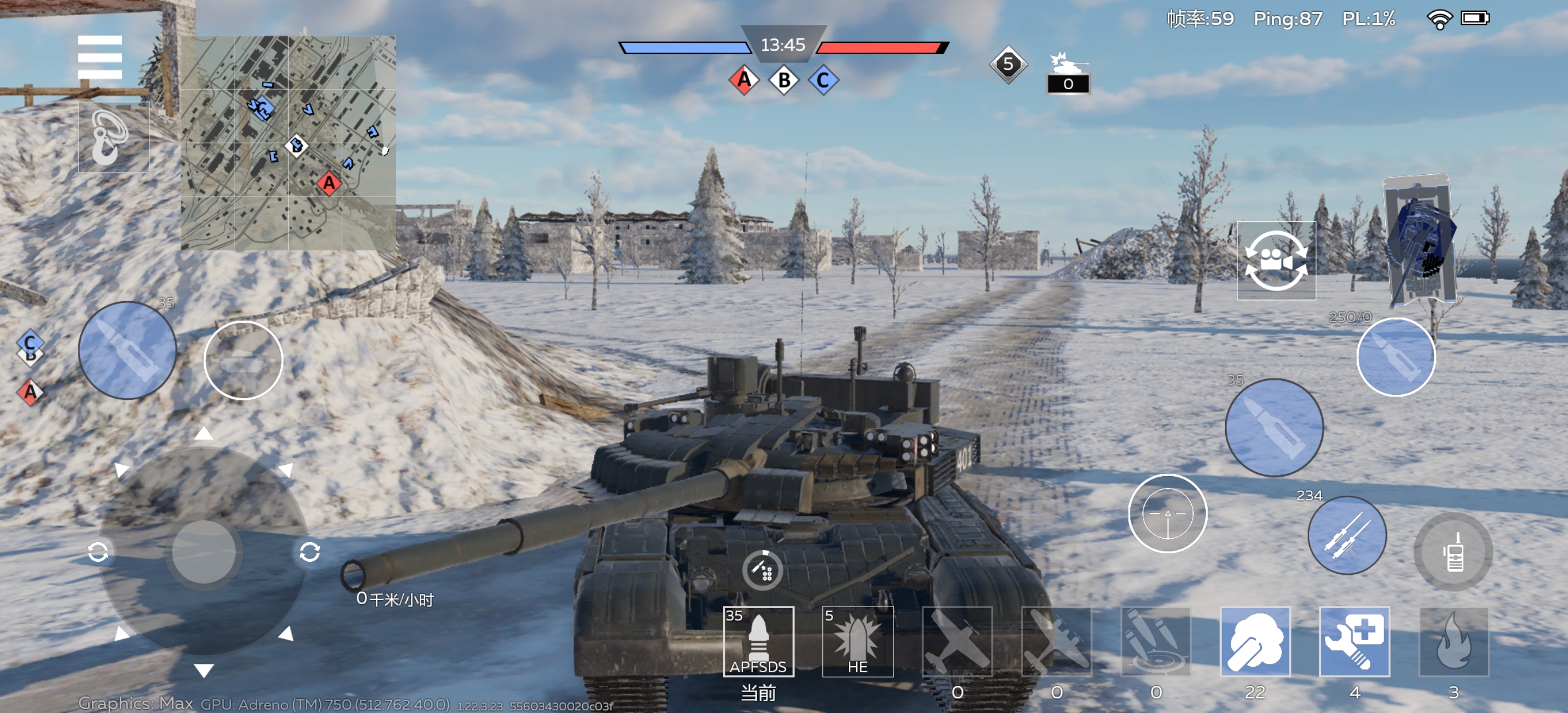Use the repair kit item
Image resolution: width=1568 pixels, height=713 pixels.
[1354, 641]
